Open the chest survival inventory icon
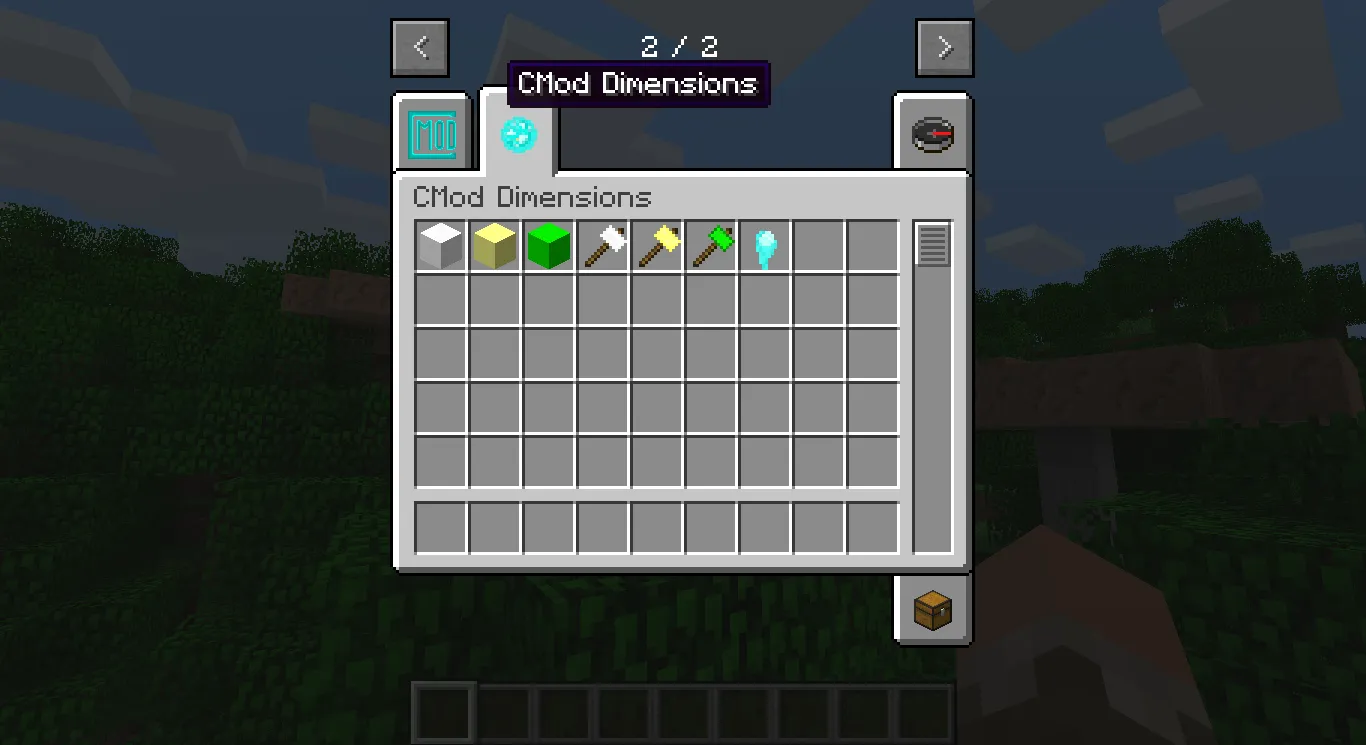The height and width of the screenshot is (745, 1366). 931,608
